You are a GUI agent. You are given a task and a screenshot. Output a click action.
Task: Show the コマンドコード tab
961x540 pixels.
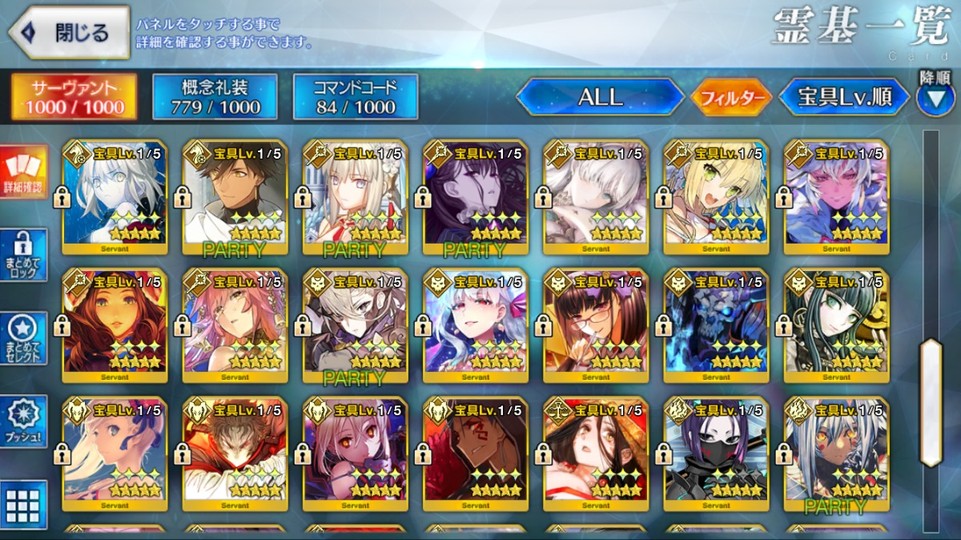tap(354, 96)
